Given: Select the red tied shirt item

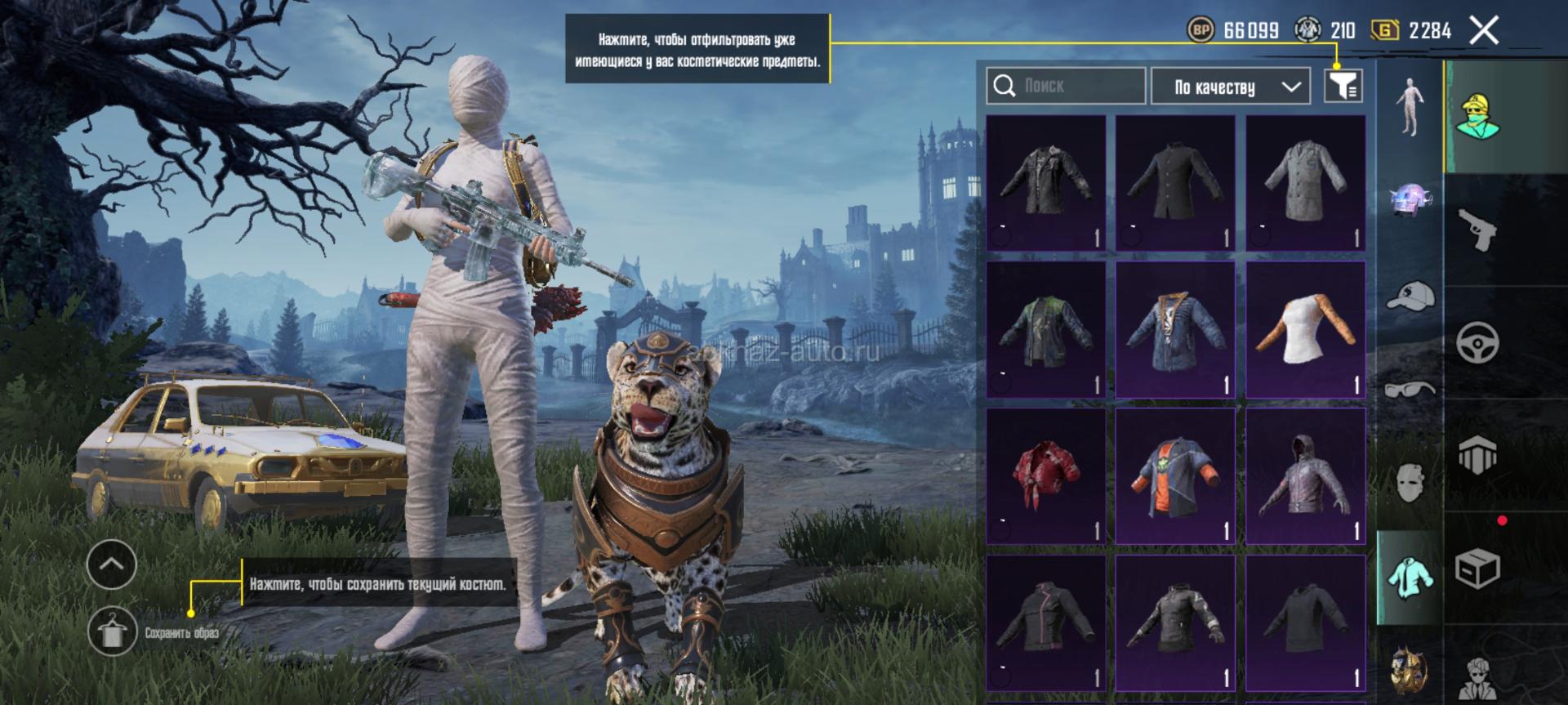Looking at the screenshot, I should [x=1045, y=475].
